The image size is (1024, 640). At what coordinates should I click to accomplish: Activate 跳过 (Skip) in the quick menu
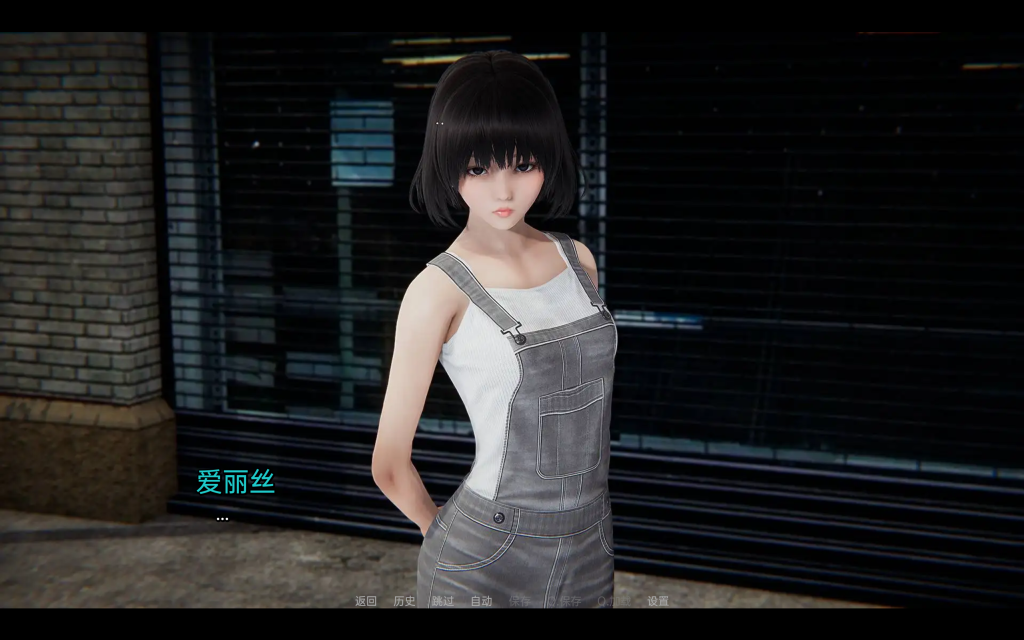tap(443, 601)
